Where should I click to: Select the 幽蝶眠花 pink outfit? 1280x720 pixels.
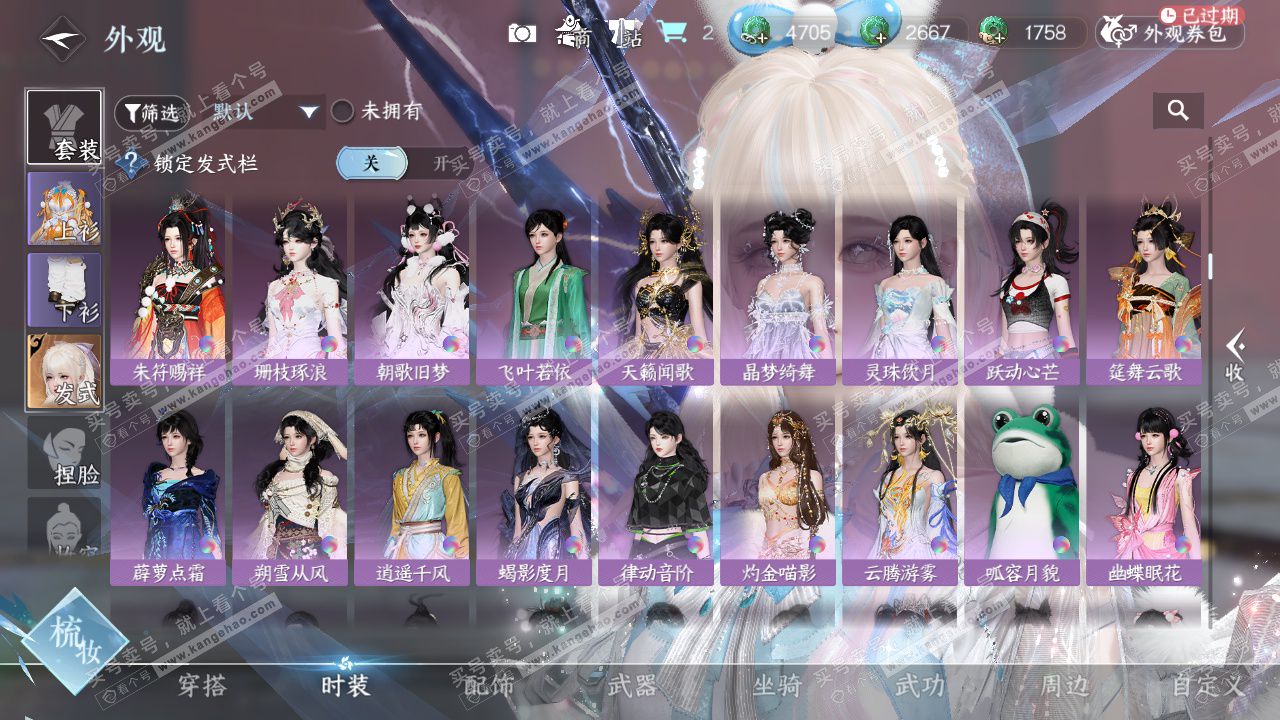[1145, 488]
